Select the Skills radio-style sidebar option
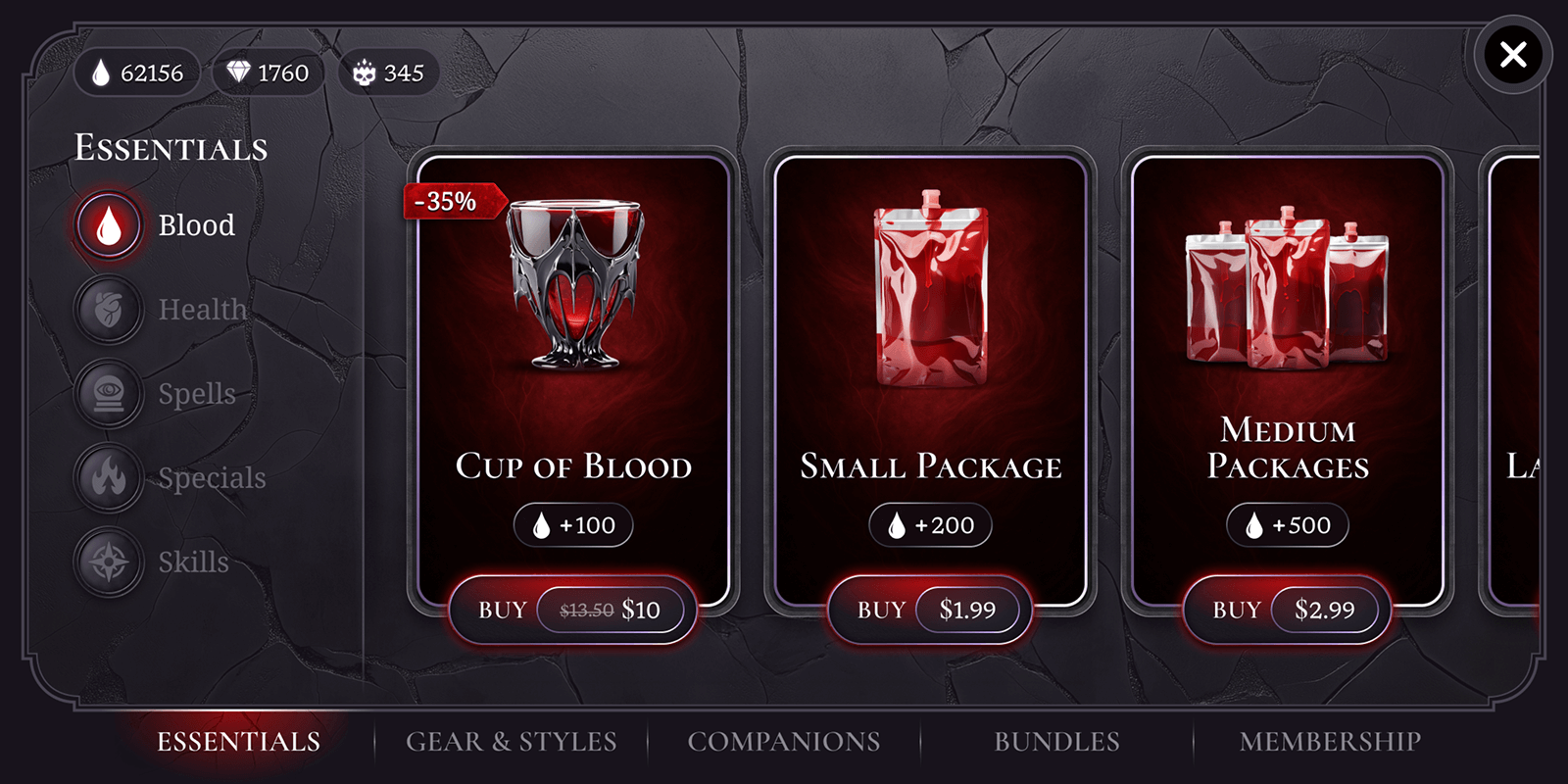The width and height of the screenshot is (1568, 784). [x=108, y=562]
